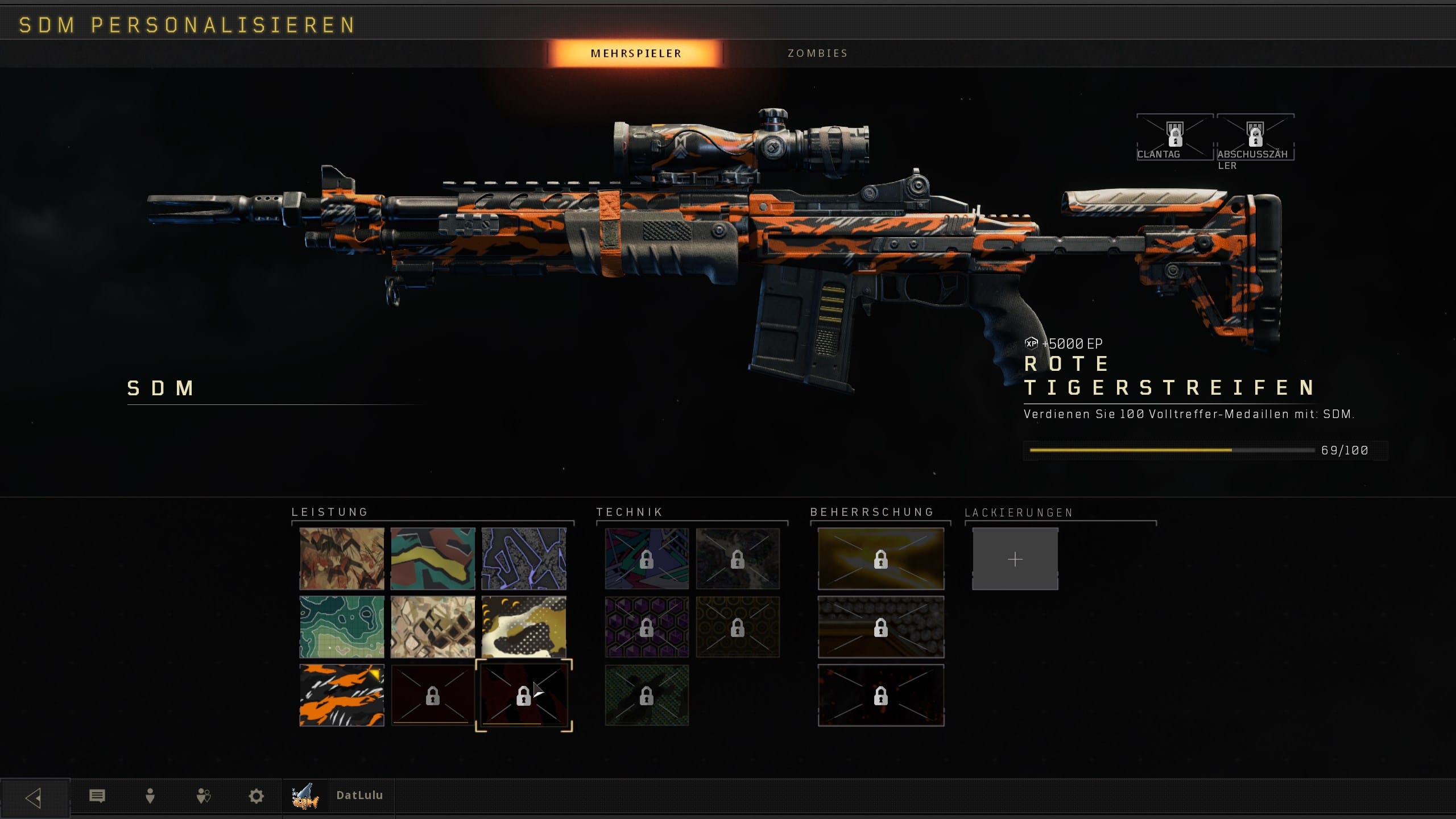Select the locked gold mastery camo

[880, 559]
